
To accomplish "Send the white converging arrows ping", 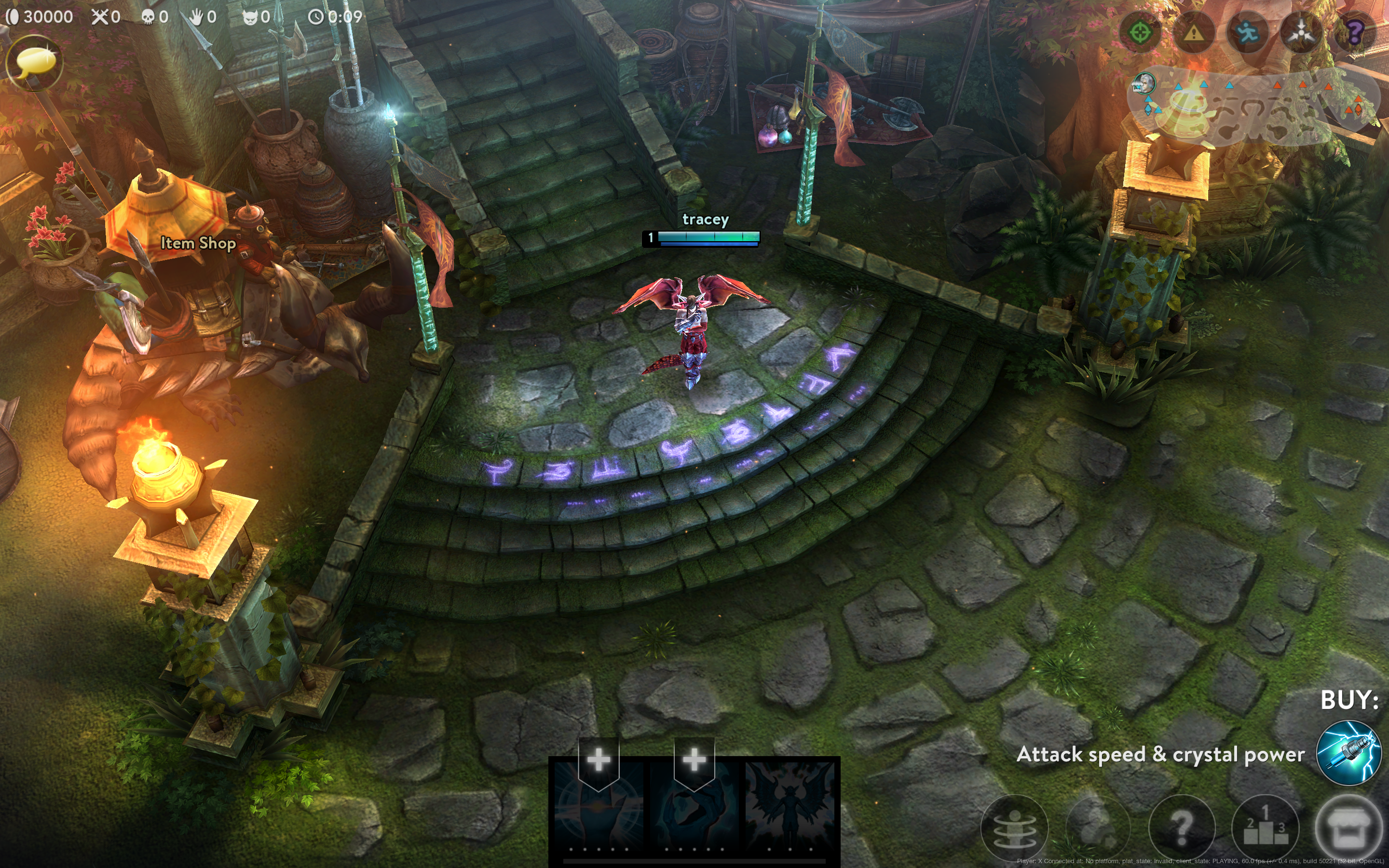I will tap(1301, 33).
